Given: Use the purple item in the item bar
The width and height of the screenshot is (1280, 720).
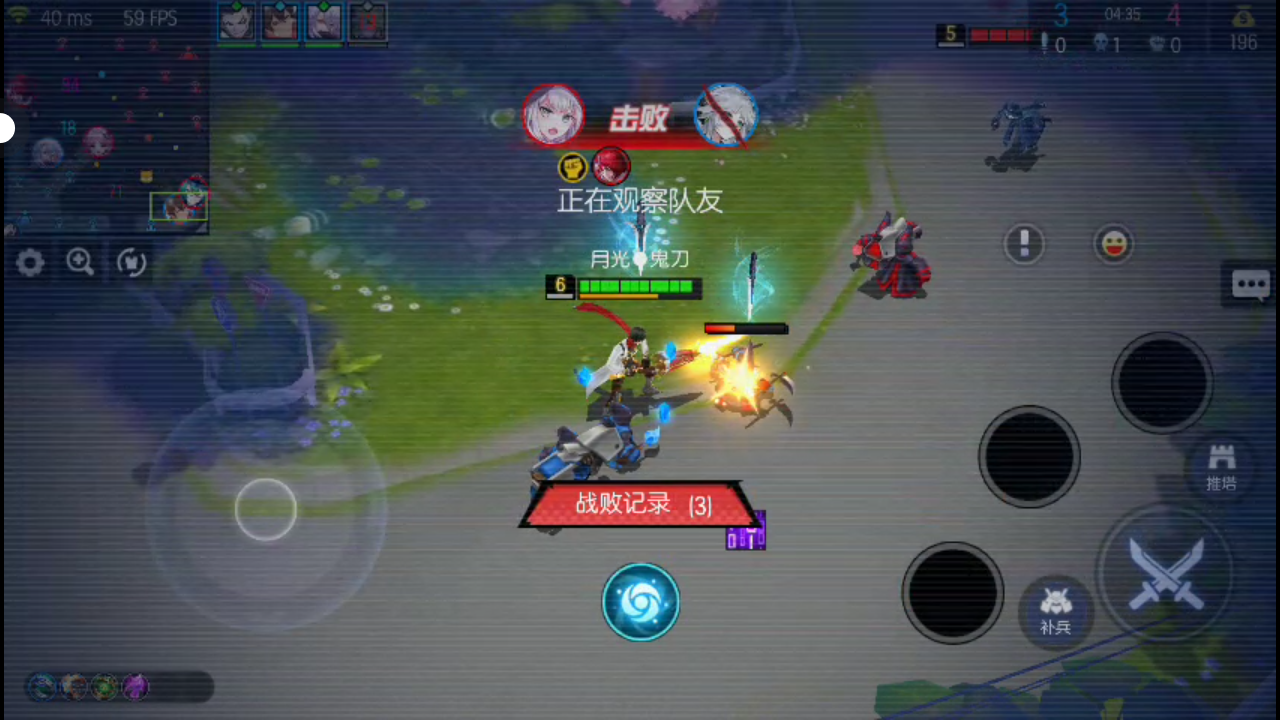Looking at the screenshot, I should [136, 686].
